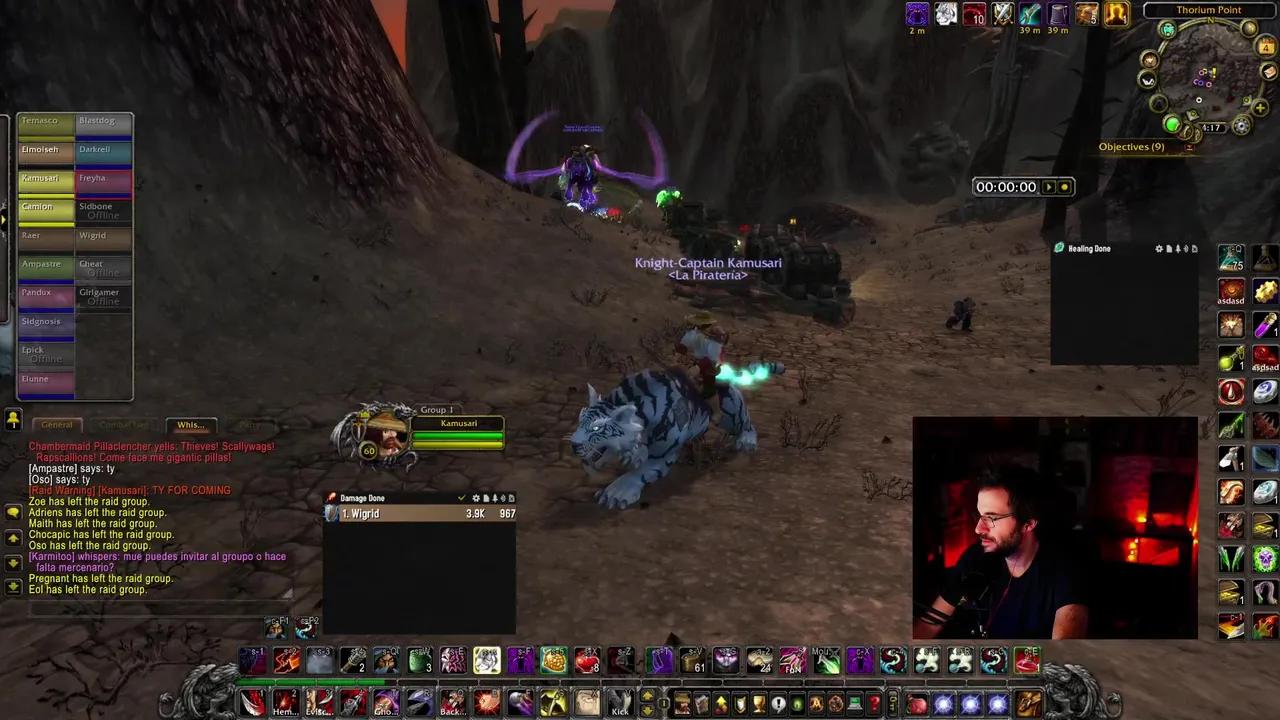This screenshot has width=1280, height=720.
Task: Collapse the Objectives (9) tracker
Action: 1189,146
